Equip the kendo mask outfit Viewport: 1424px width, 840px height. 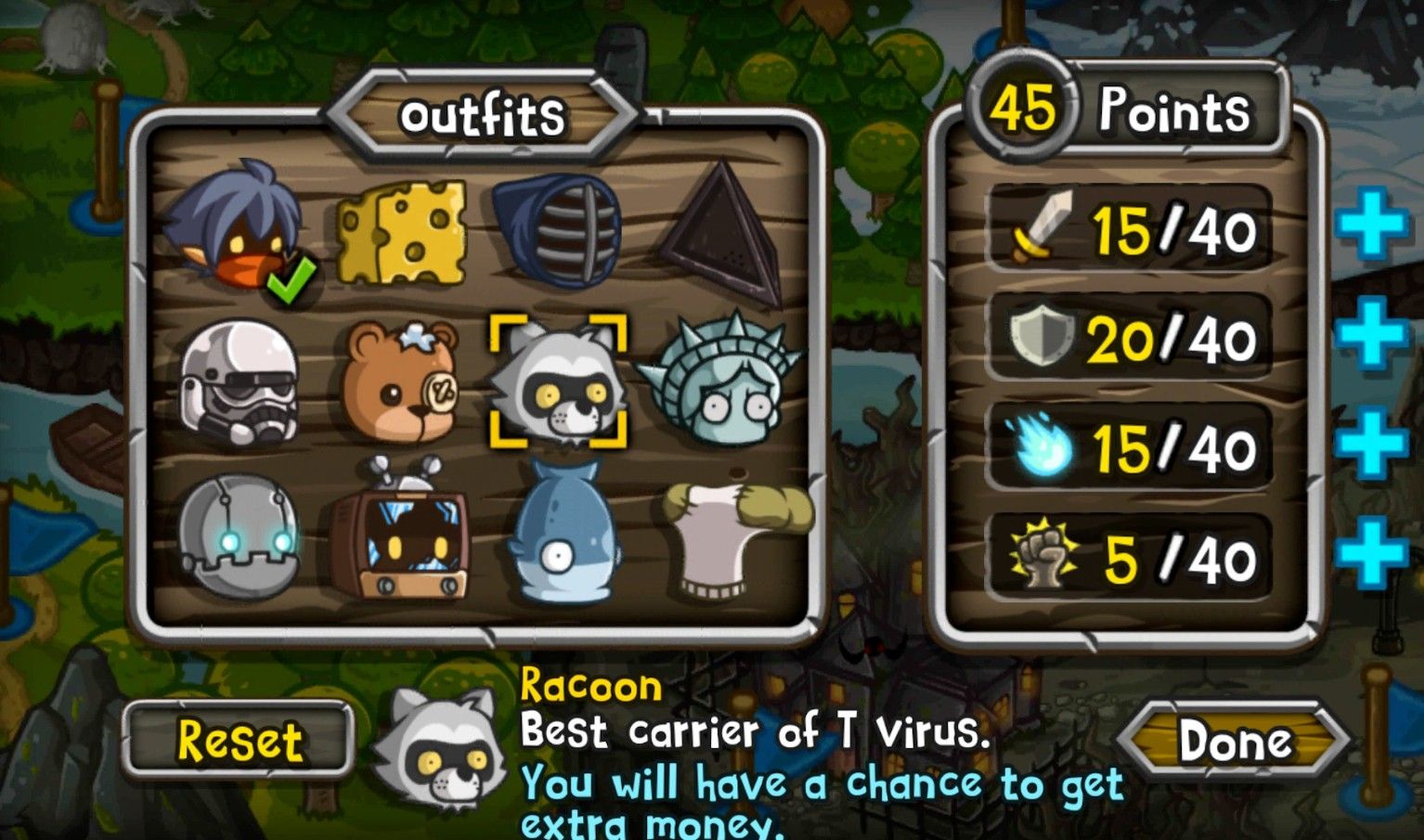(x=559, y=230)
